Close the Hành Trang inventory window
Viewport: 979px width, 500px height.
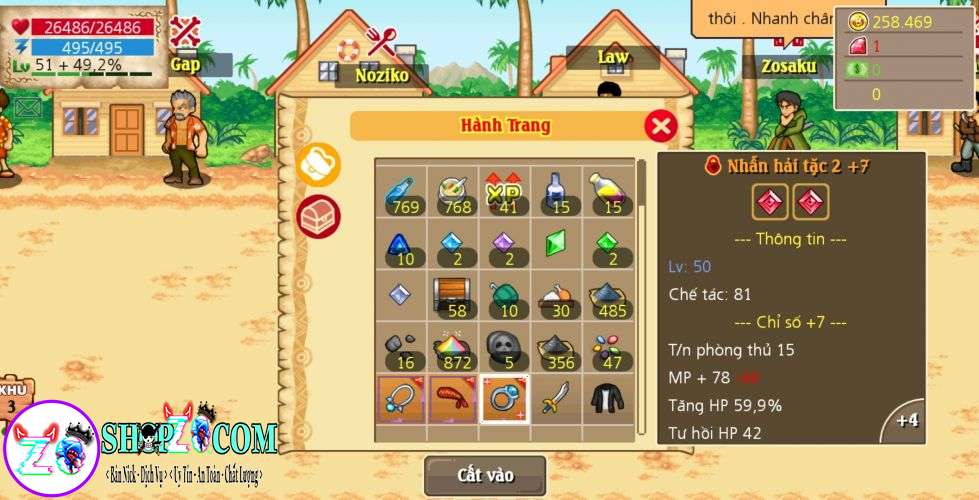point(660,126)
